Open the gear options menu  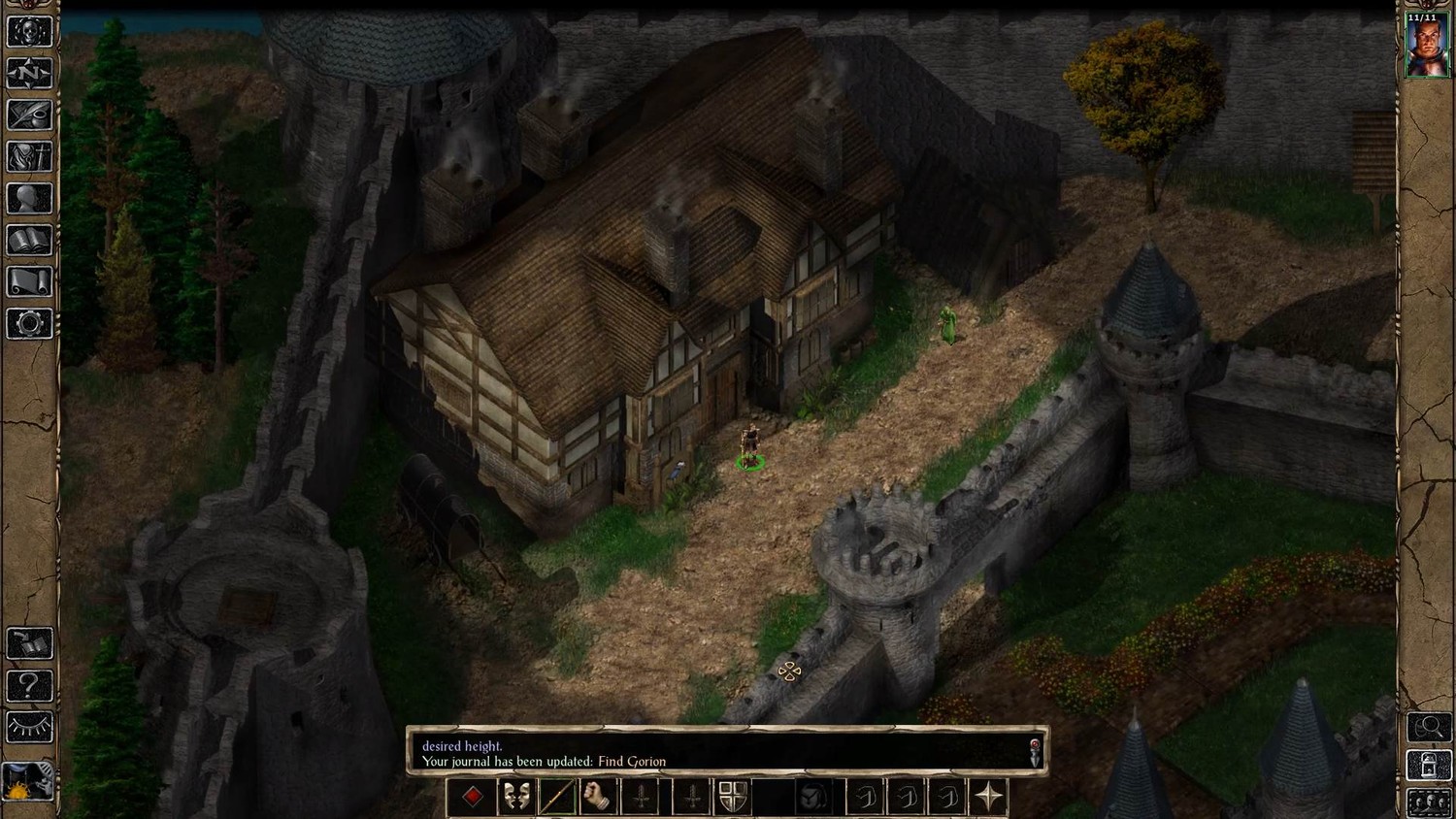pos(29,323)
